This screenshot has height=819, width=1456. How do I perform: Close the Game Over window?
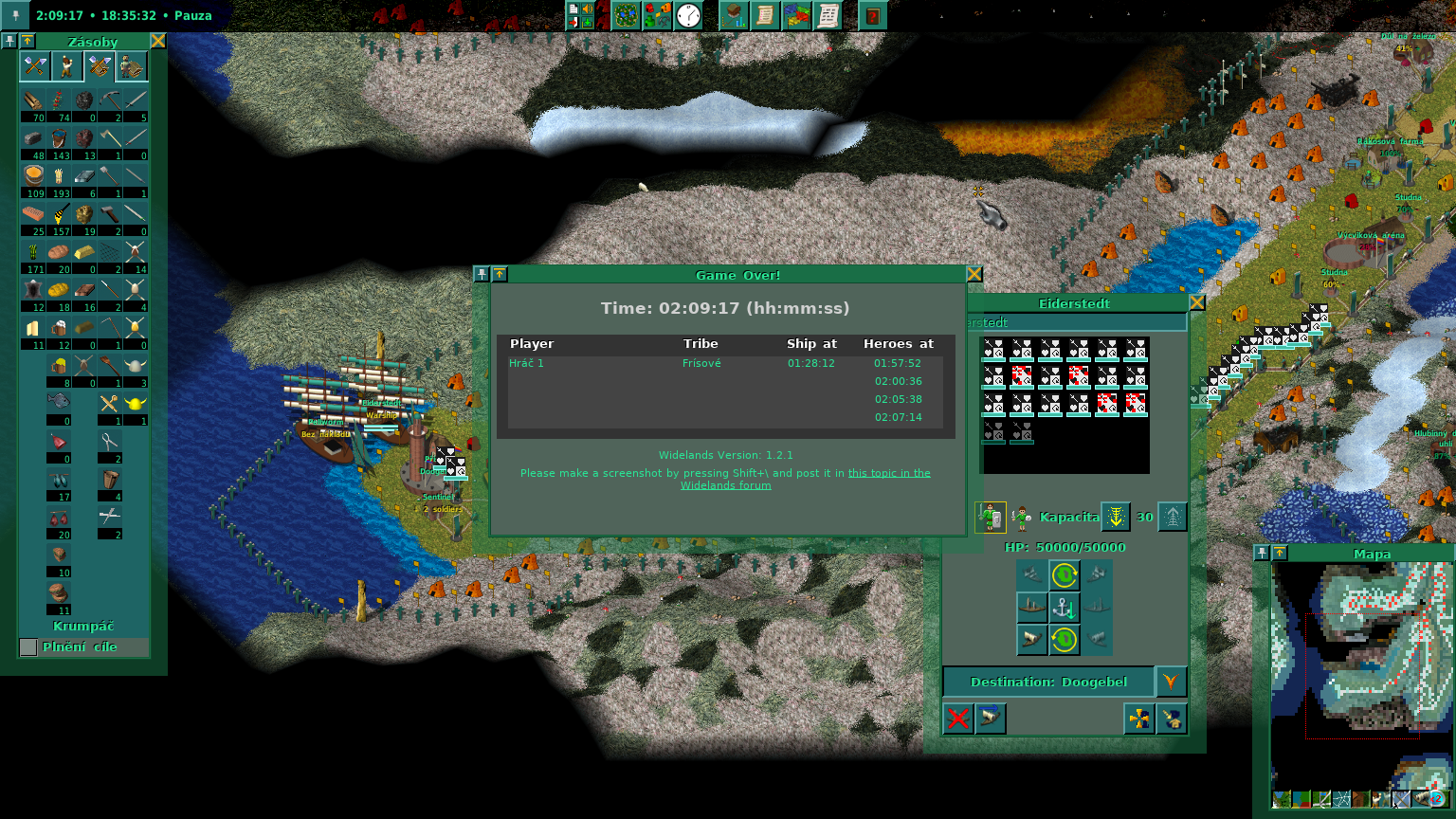point(974,275)
